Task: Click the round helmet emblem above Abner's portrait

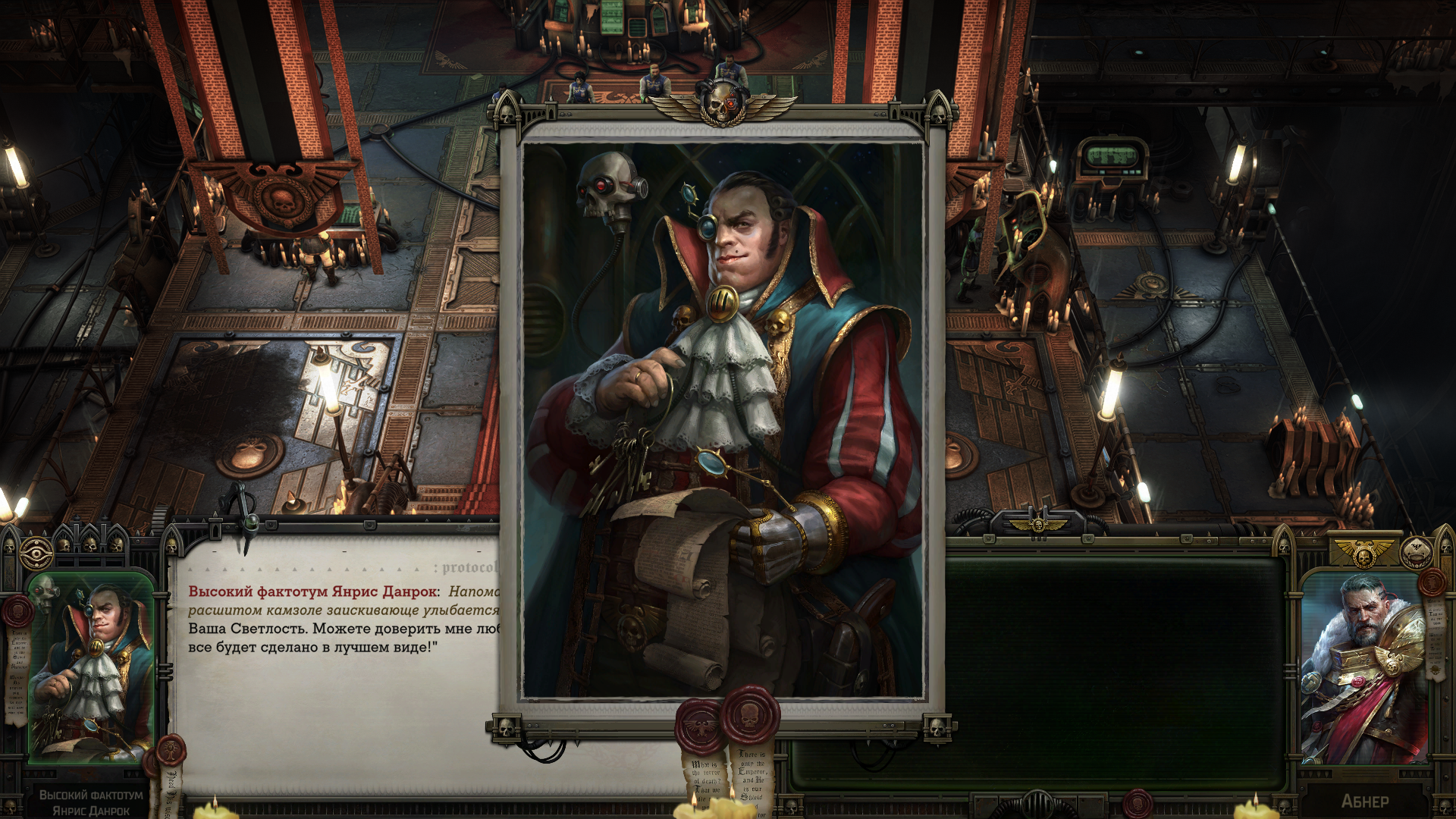Action: point(1415,554)
